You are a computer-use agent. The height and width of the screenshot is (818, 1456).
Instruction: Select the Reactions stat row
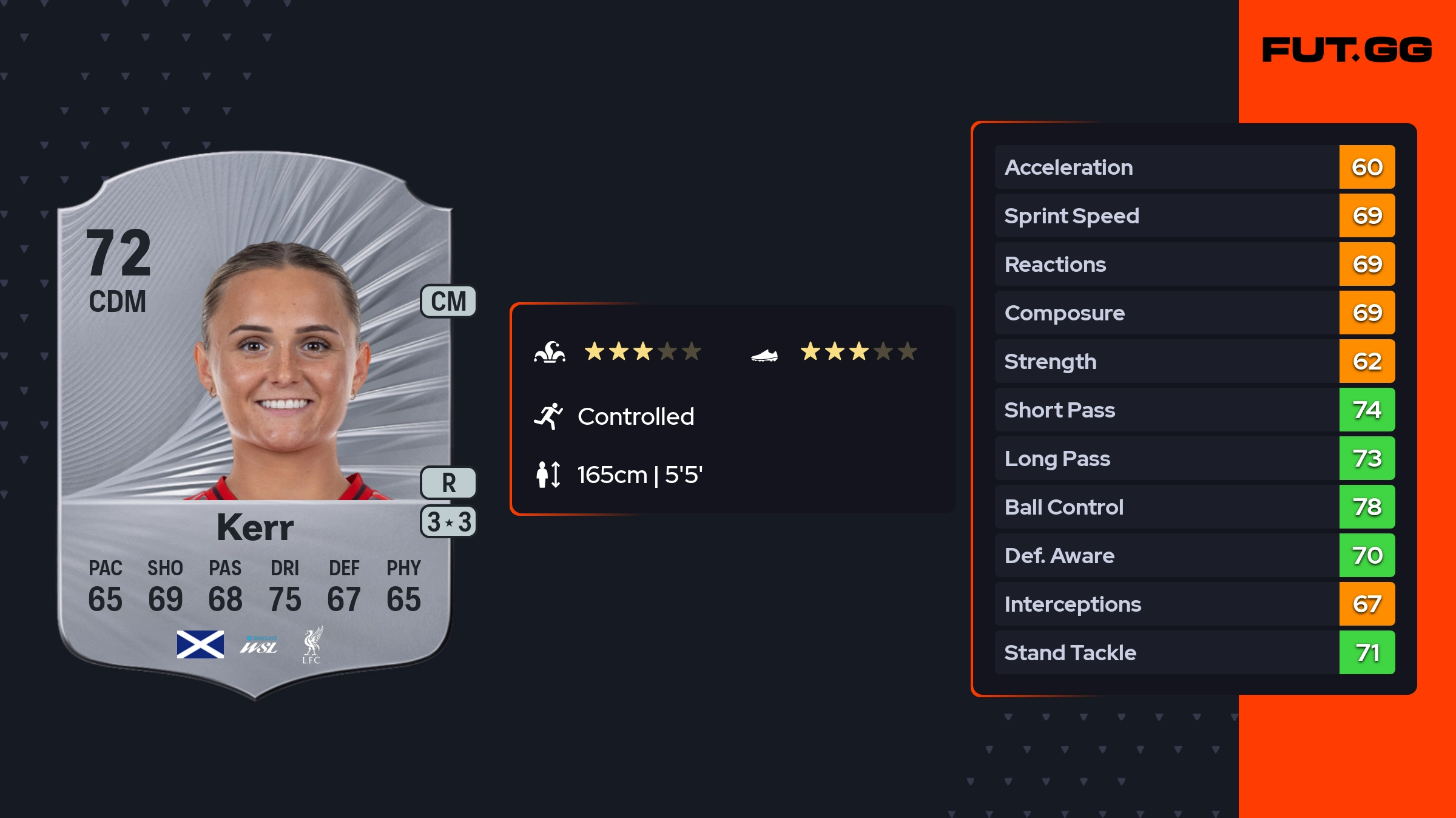click(x=1194, y=264)
